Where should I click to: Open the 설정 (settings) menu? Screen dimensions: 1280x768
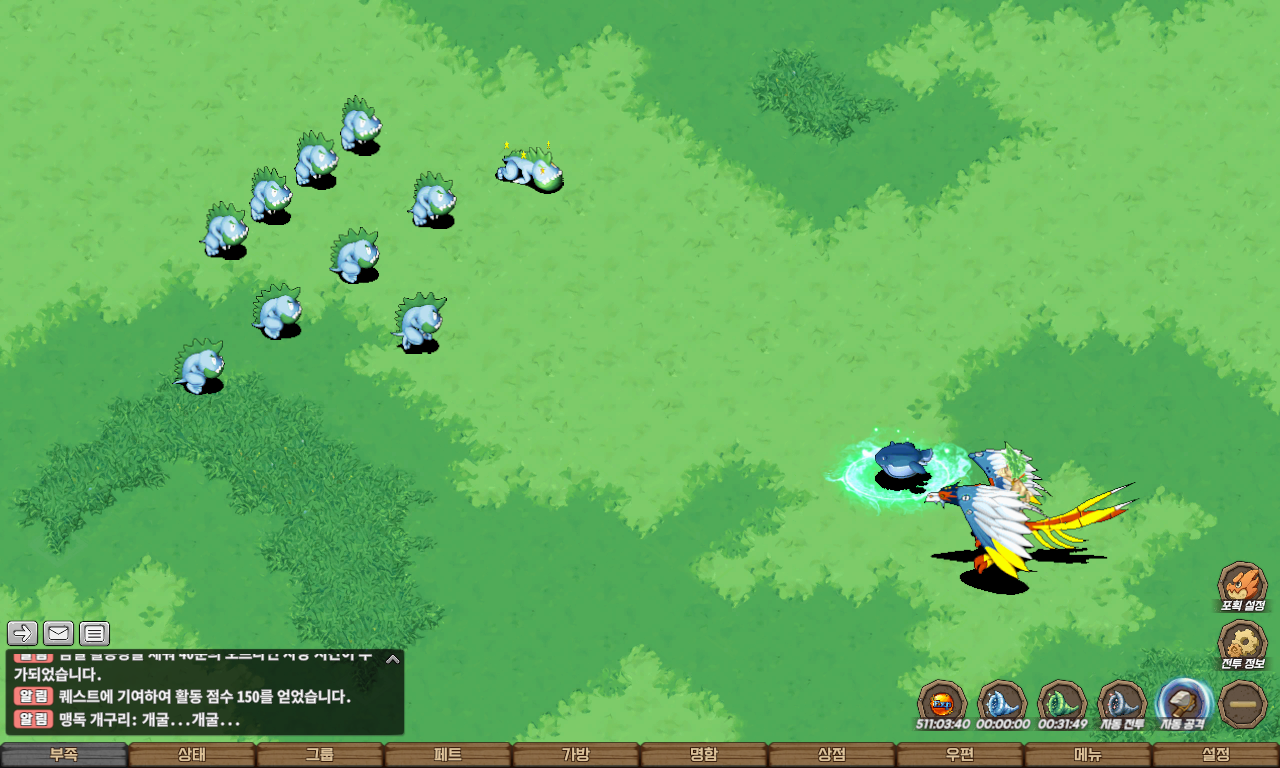[1216, 755]
